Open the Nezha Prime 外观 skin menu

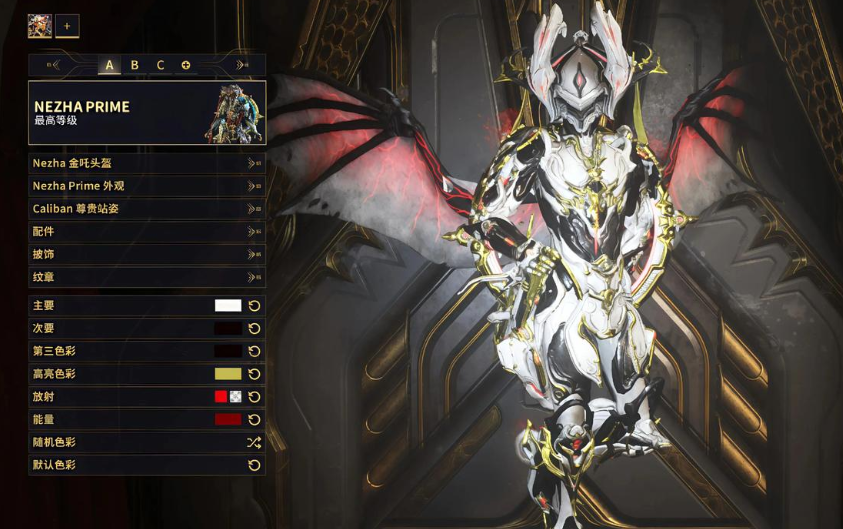point(146,186)
